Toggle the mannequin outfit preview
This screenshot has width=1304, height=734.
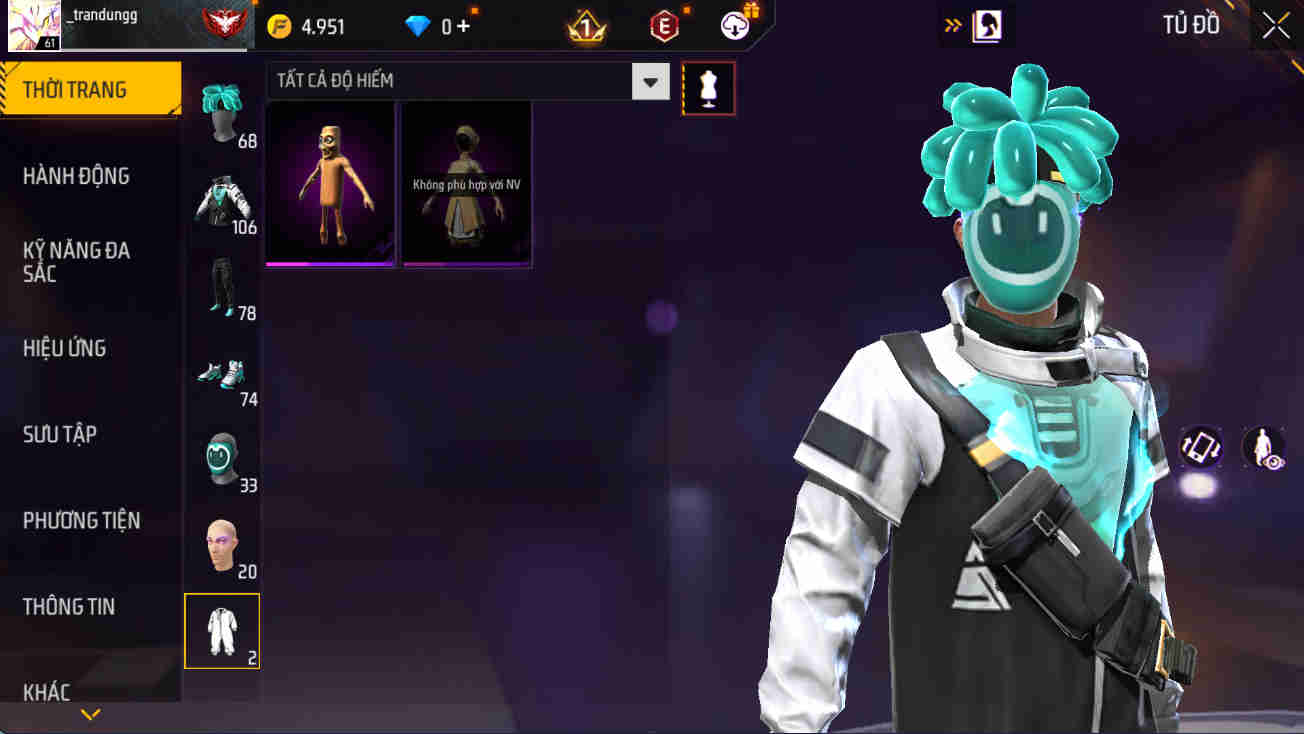(708, 87)
